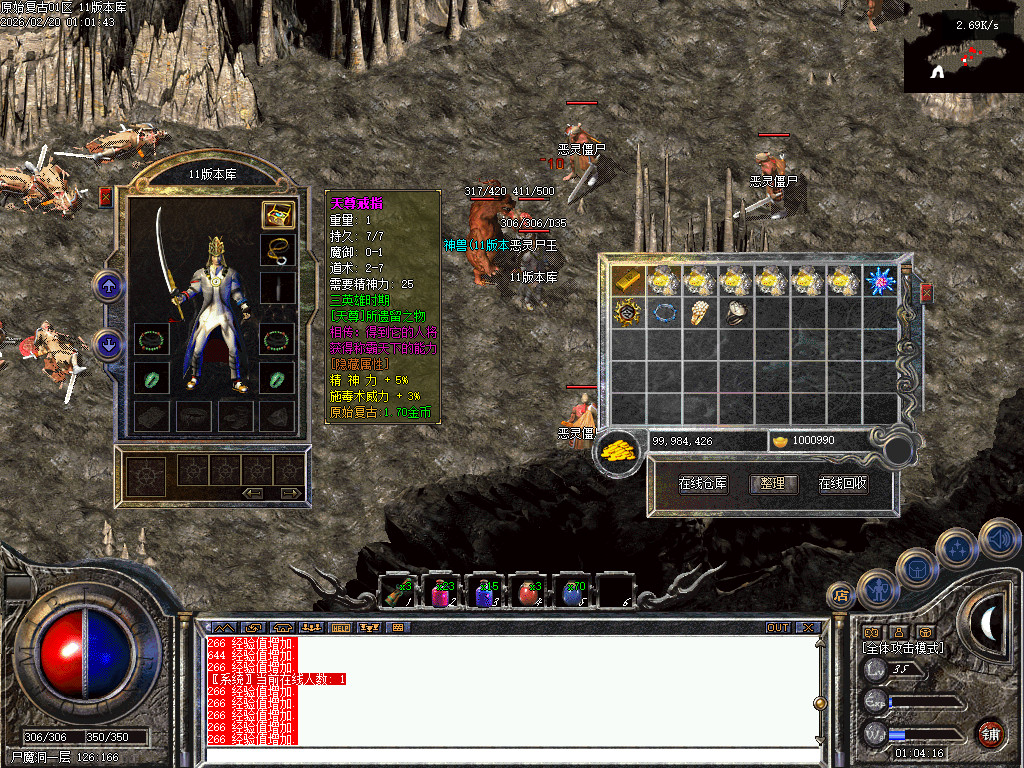Use the blue potion with 70 count
Screen dimensions: 1024x768
(x=572, y=593)
